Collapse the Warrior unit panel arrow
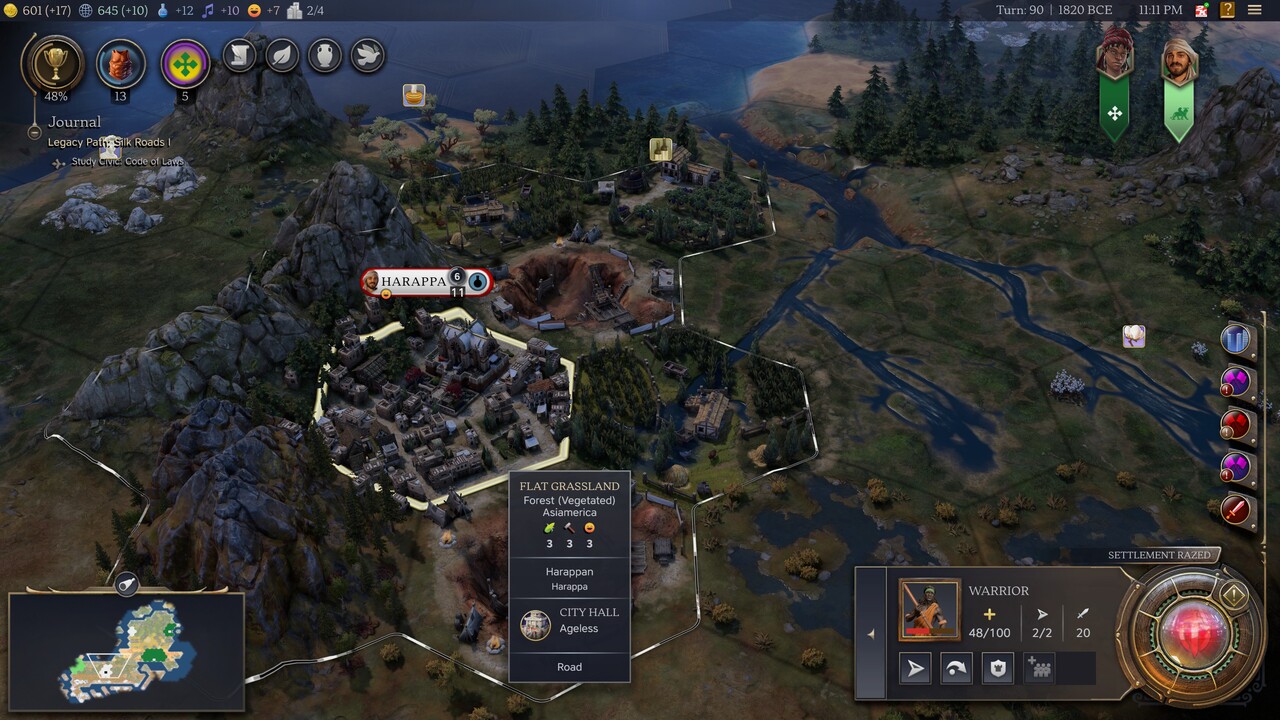 870,633
